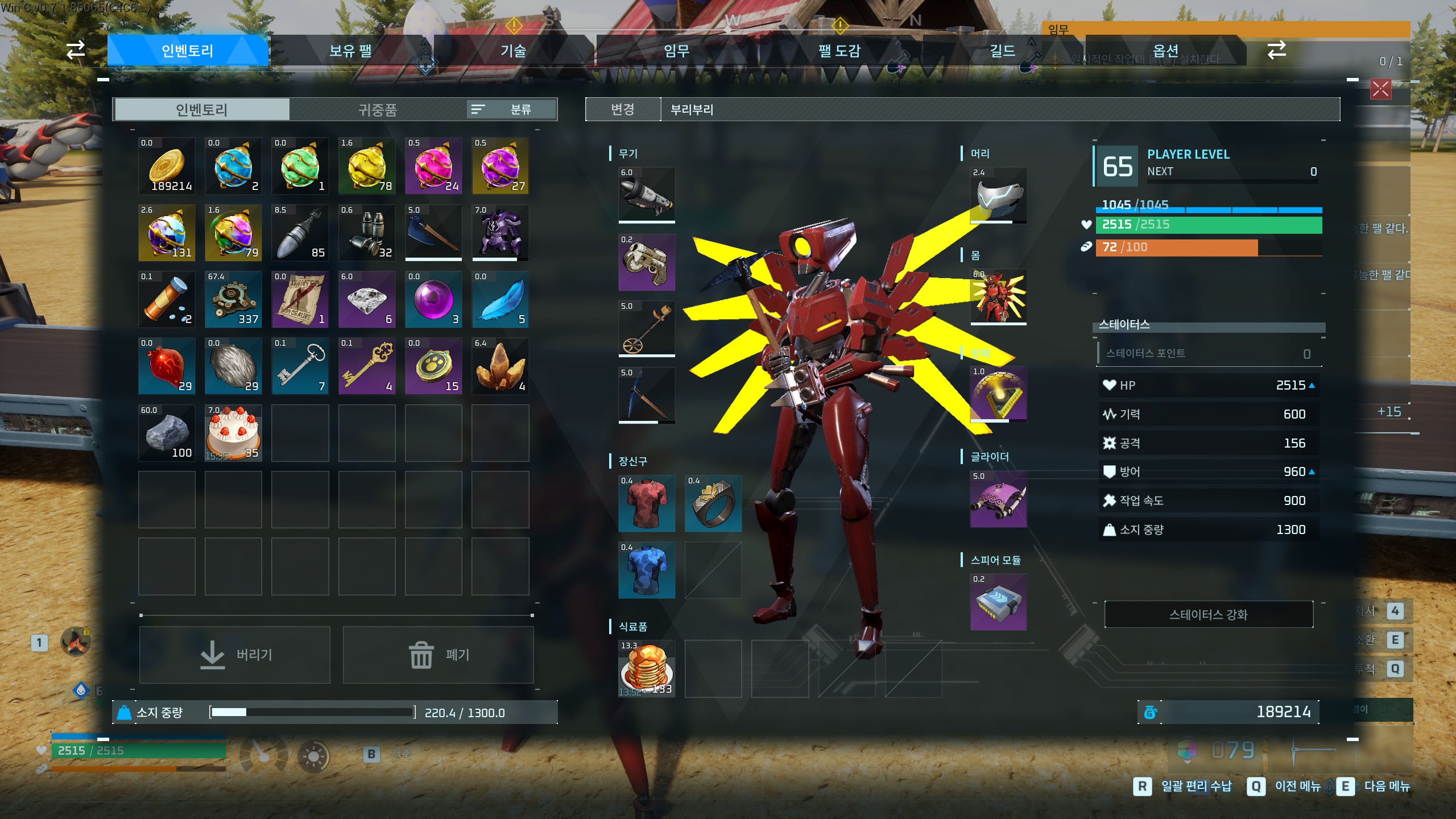Screen dimensions: 1456x819
Task: Choose the purple glider equipment slot
Action: tap(998, 499)
